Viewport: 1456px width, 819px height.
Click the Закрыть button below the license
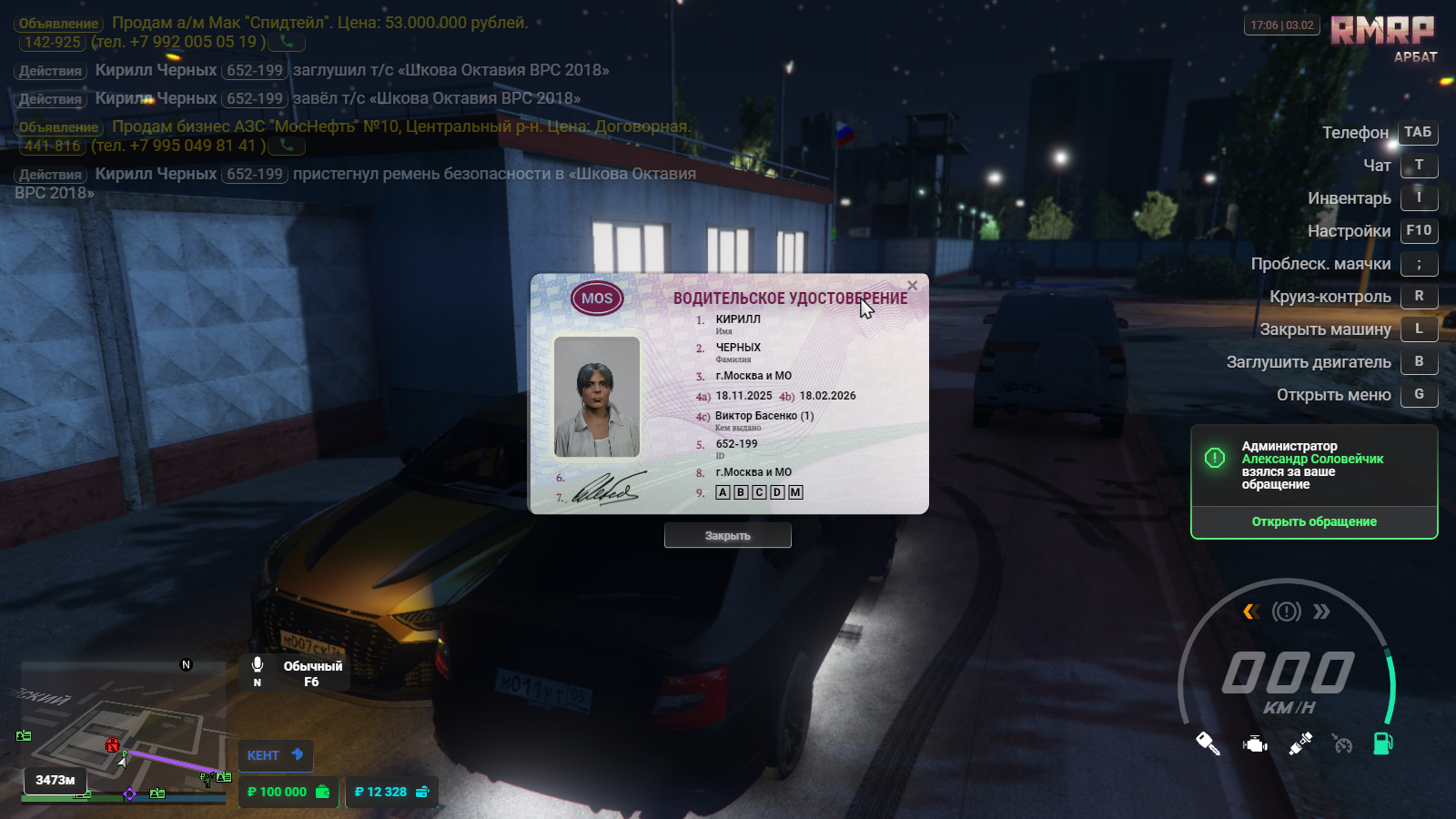pyautogui.click(x=727, y=536)
